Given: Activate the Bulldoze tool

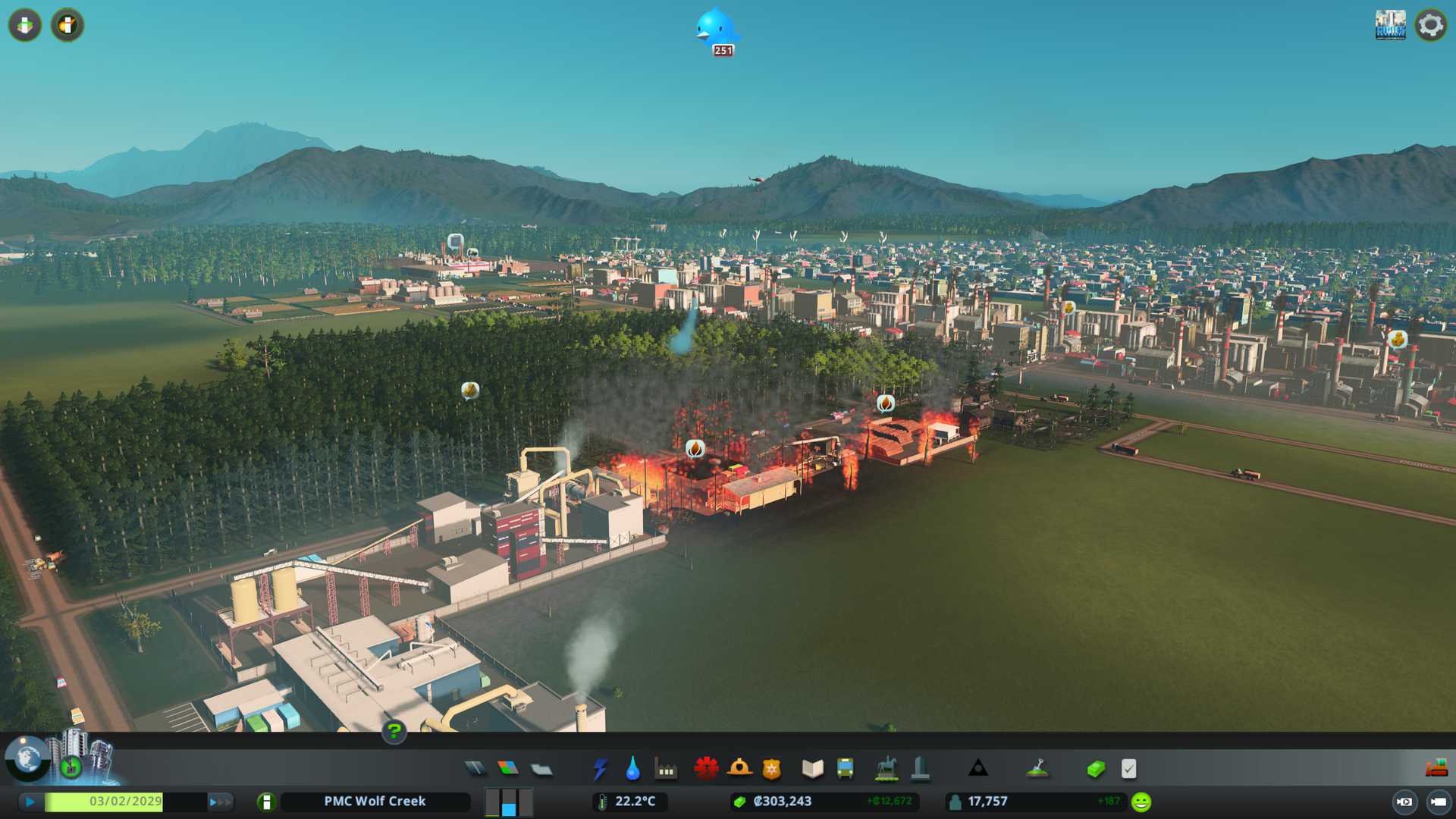Looking at the screenshot, I should [1436, 769].
